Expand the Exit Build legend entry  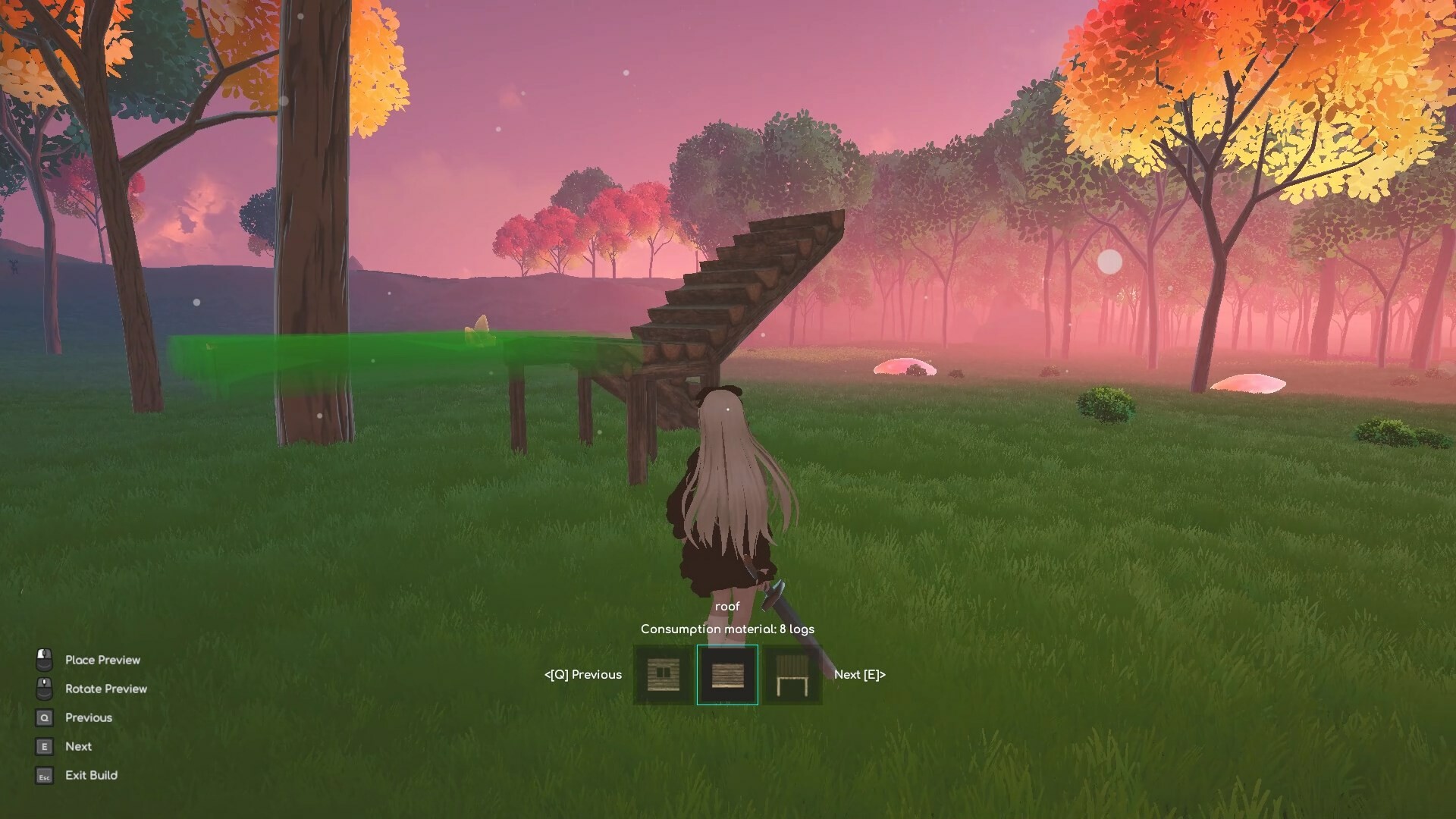pyautogui.click(x=90, y=774)
